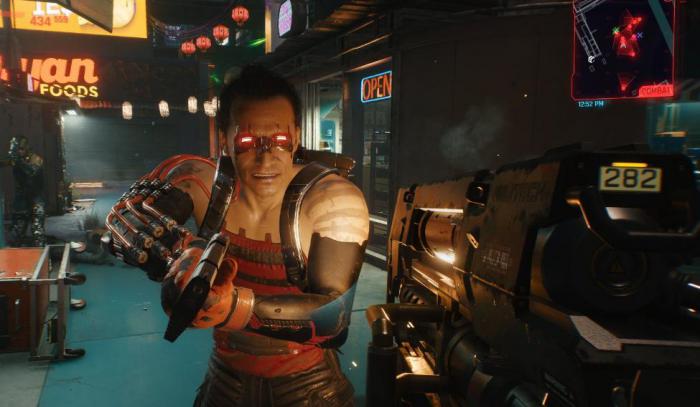Click the white round marker on the minimap
700x407 pixels.
591,59
